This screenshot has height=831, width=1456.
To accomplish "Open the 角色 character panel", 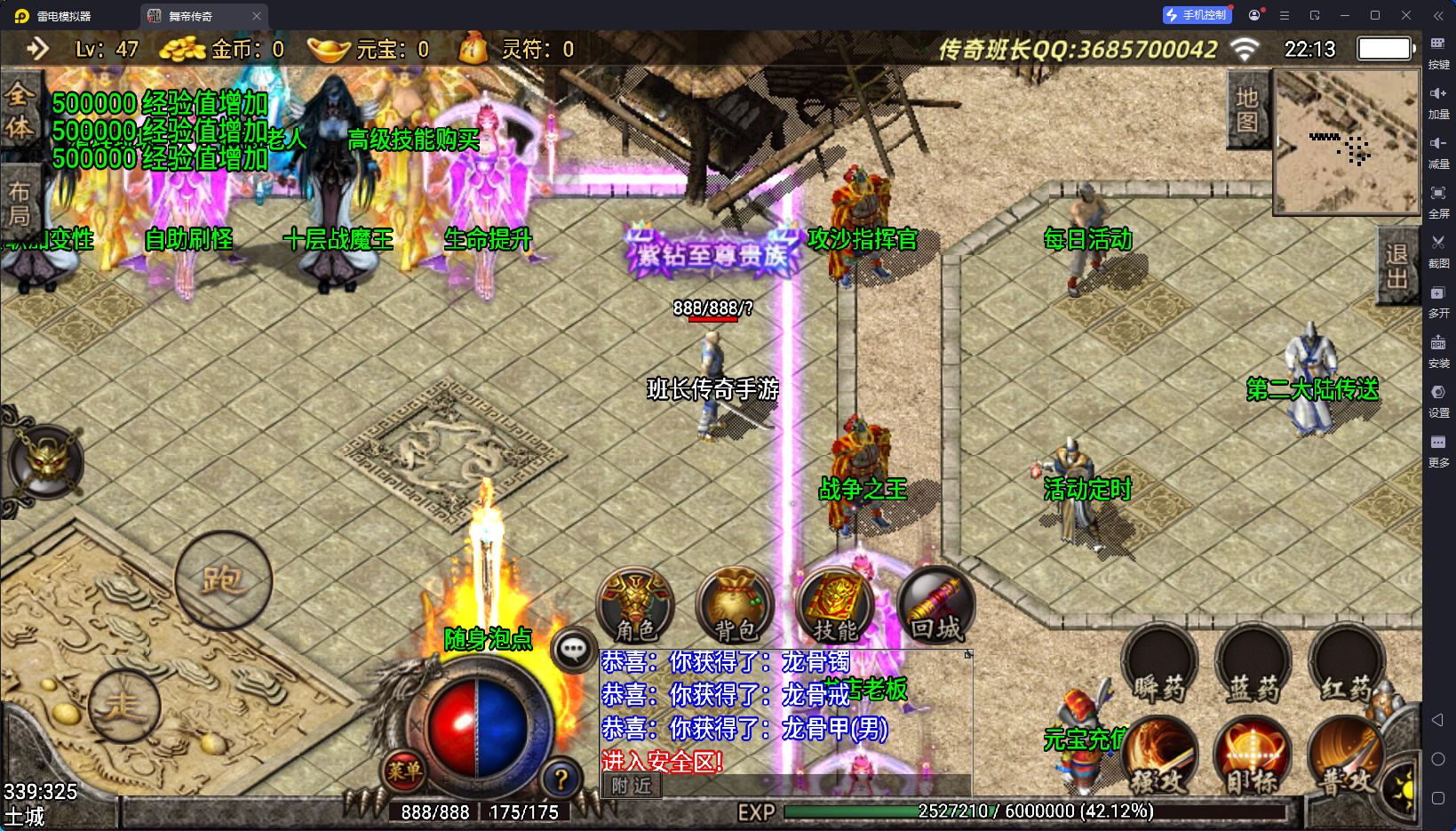I will click(x=635, y=606).
